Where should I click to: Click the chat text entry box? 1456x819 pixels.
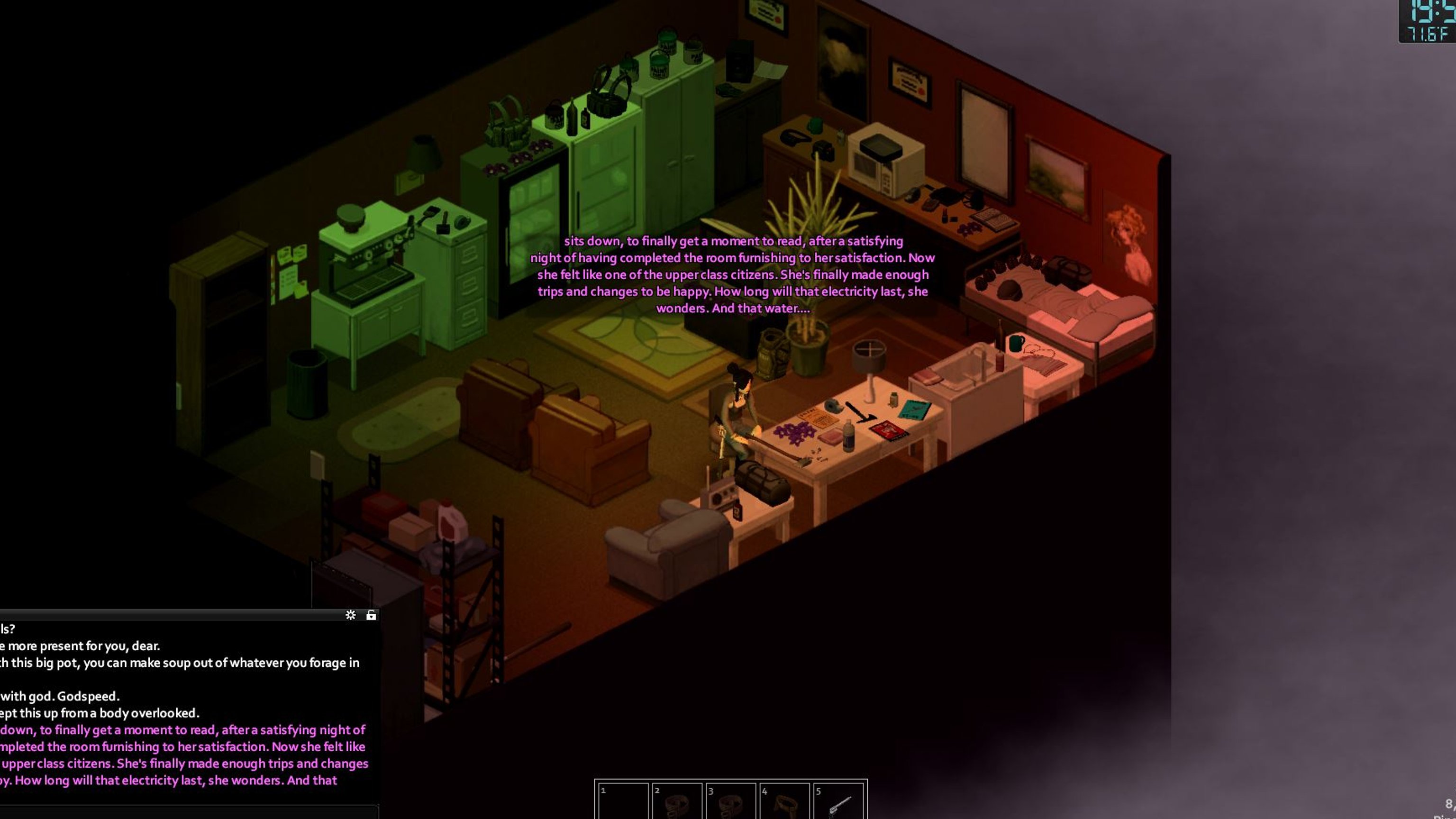pyautogui.click(x=187, y=811)
